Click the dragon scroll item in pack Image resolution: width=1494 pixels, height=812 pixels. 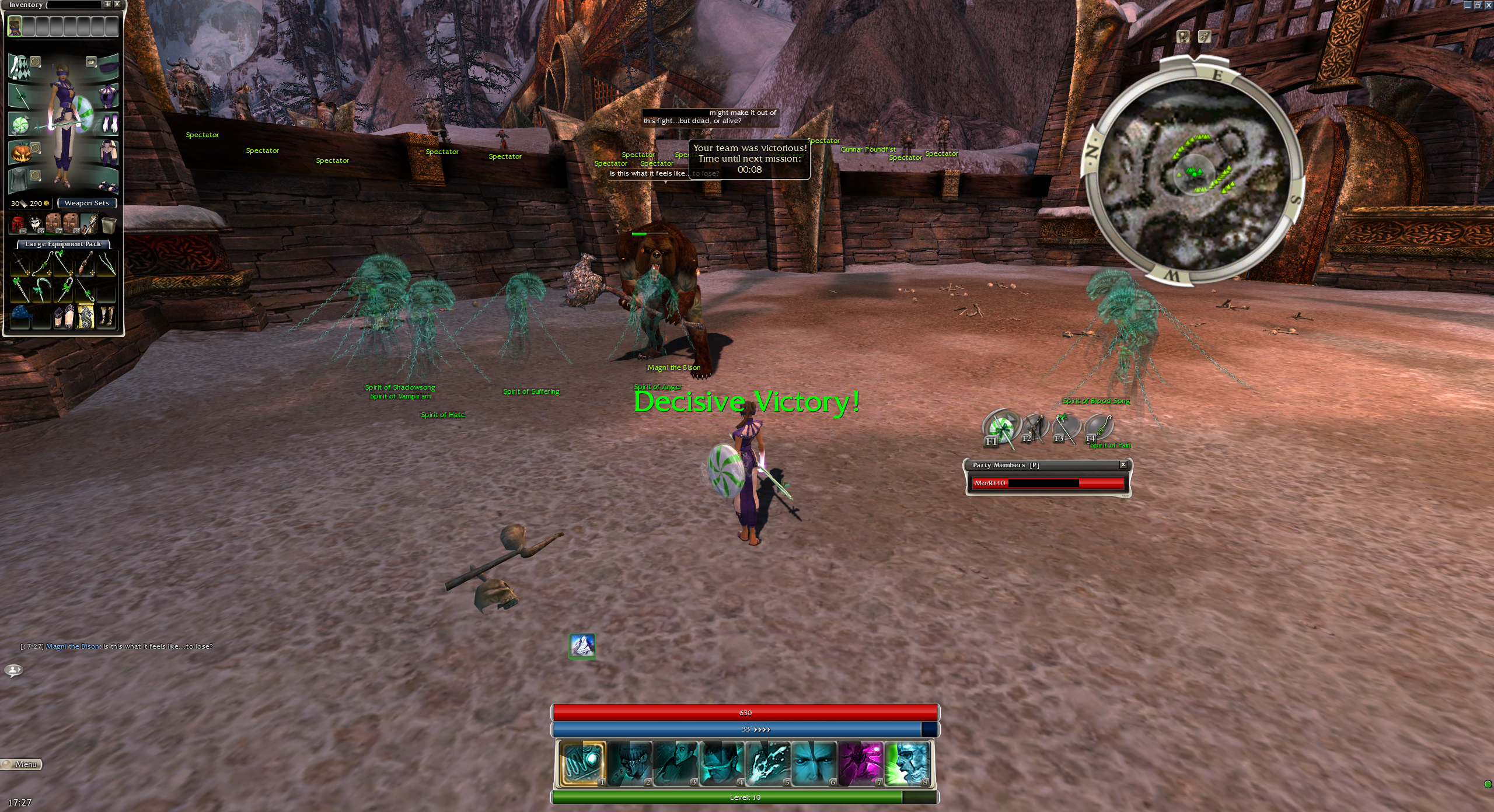pos(86,316)
